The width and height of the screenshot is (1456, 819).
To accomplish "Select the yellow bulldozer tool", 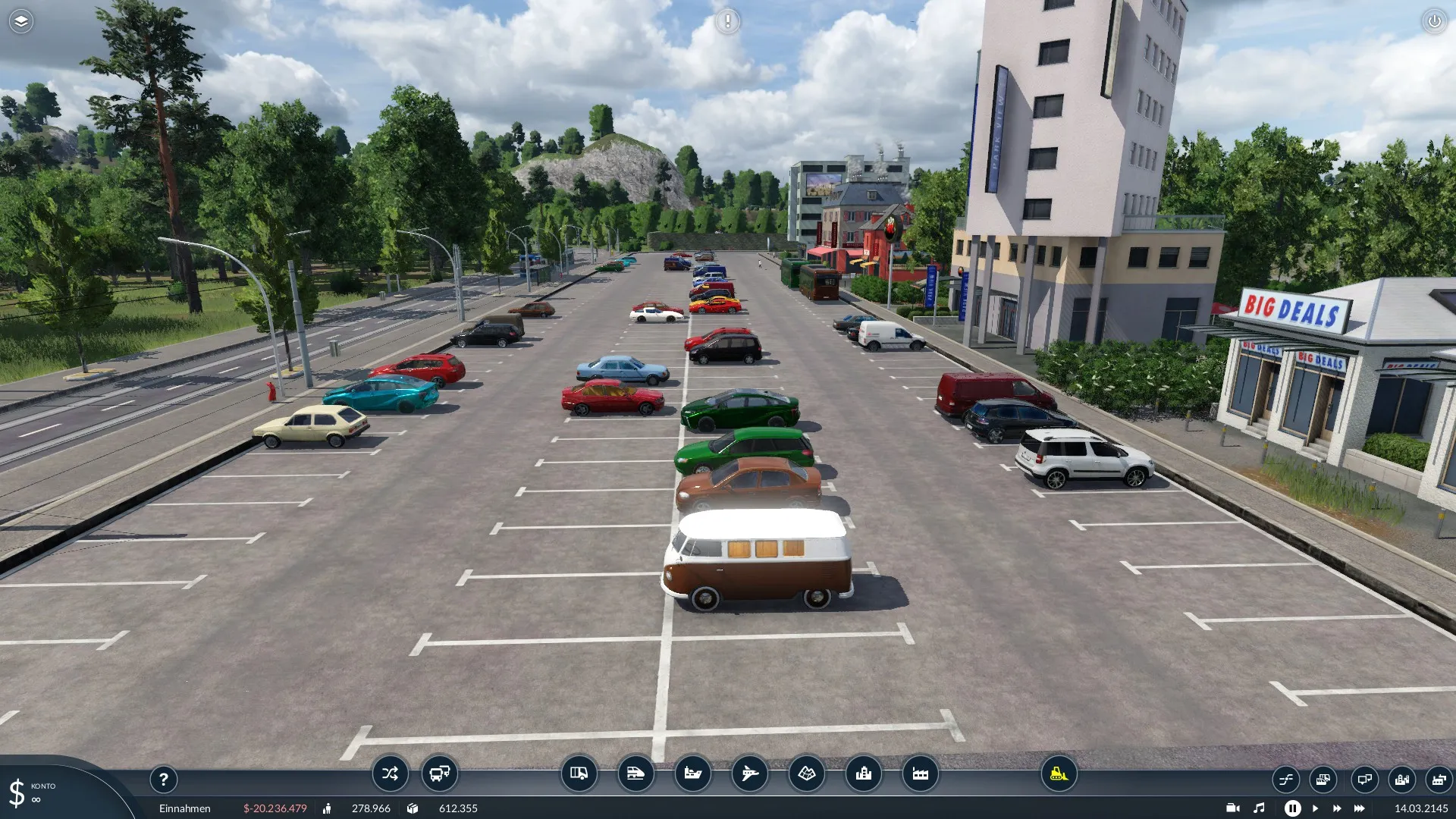I will click(1059, 773).
